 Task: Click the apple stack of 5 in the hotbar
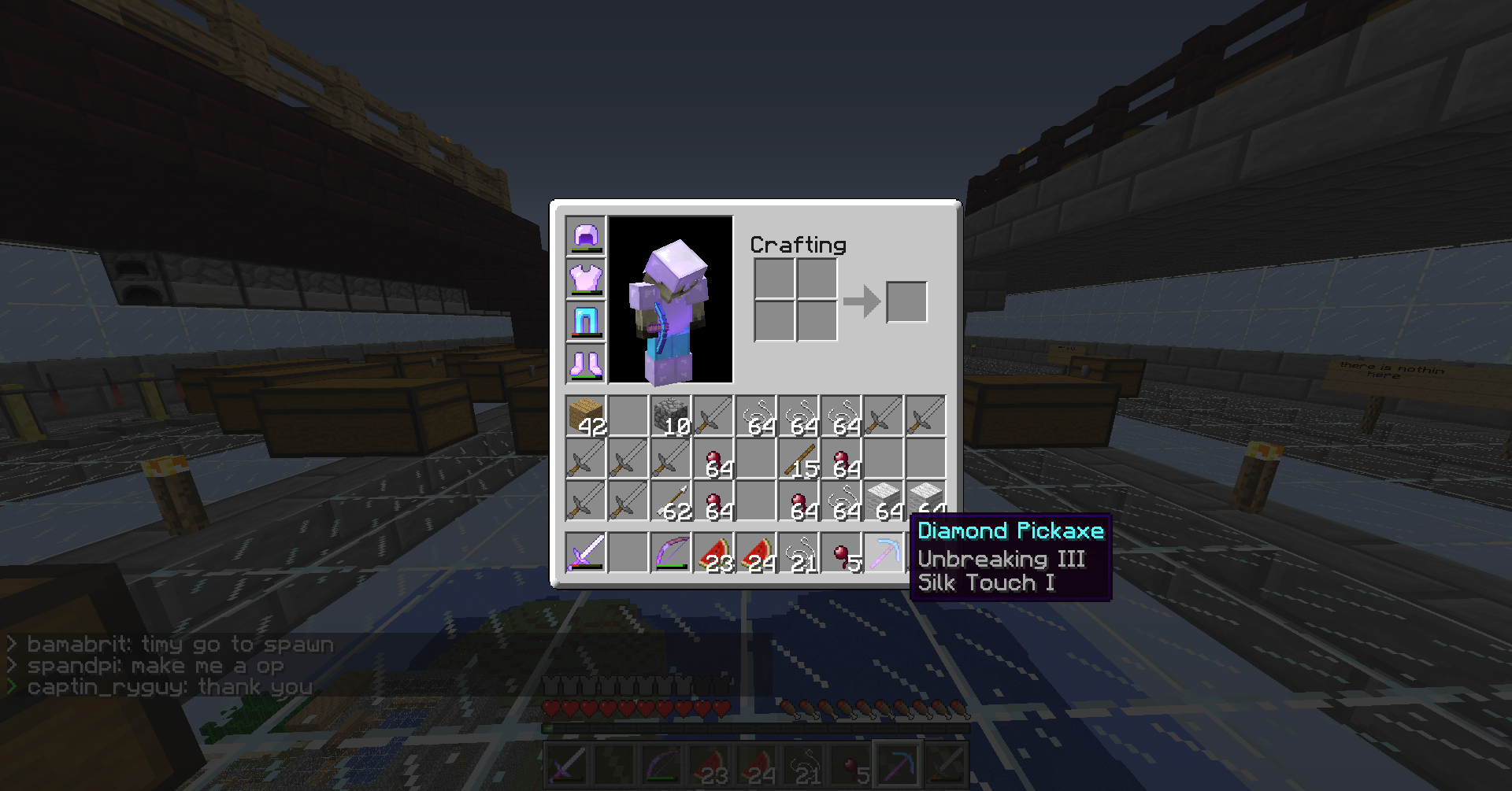[841, 551]
